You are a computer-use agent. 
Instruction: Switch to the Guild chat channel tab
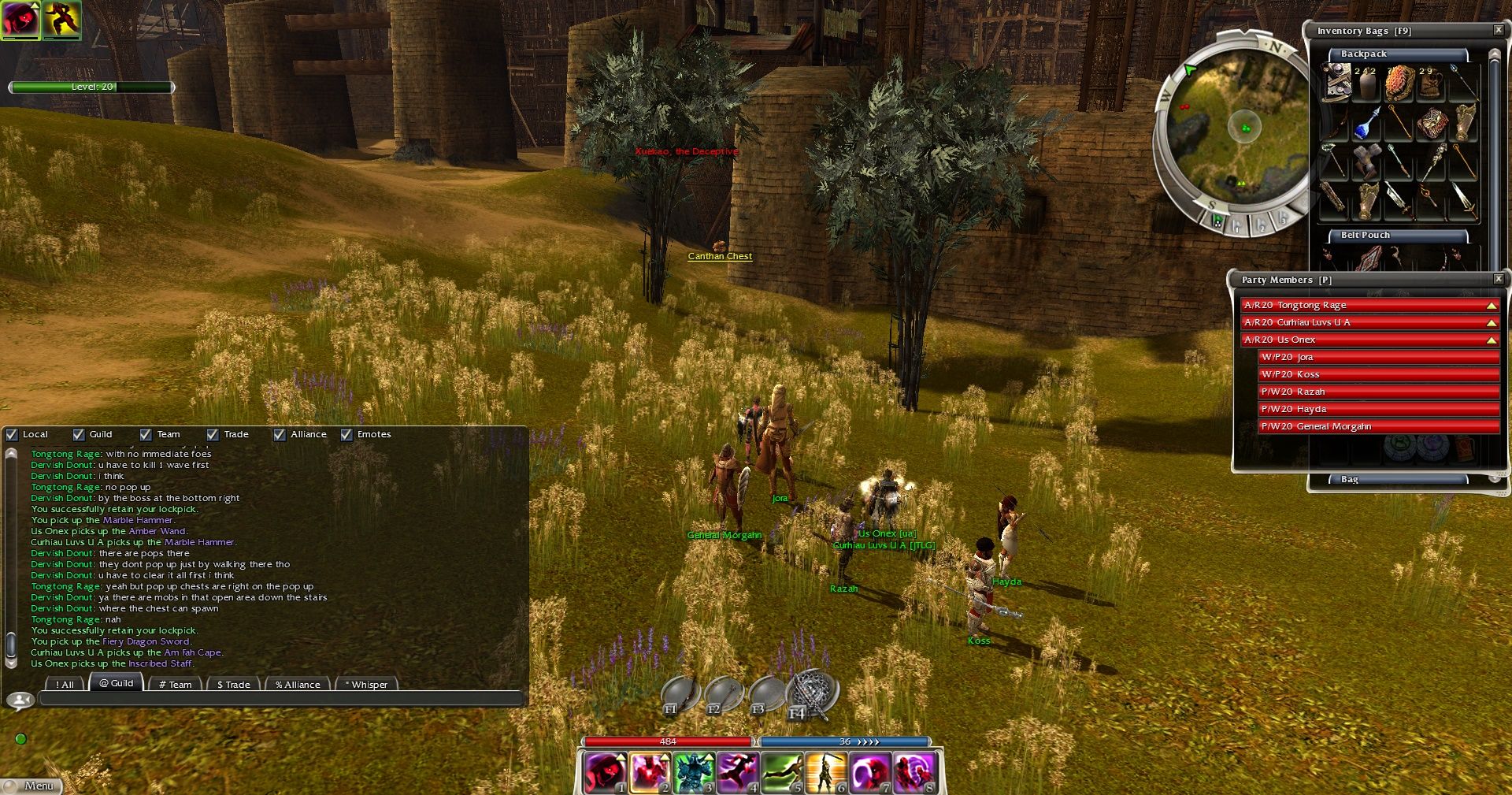pyautogui.click(x=117, y=683)
